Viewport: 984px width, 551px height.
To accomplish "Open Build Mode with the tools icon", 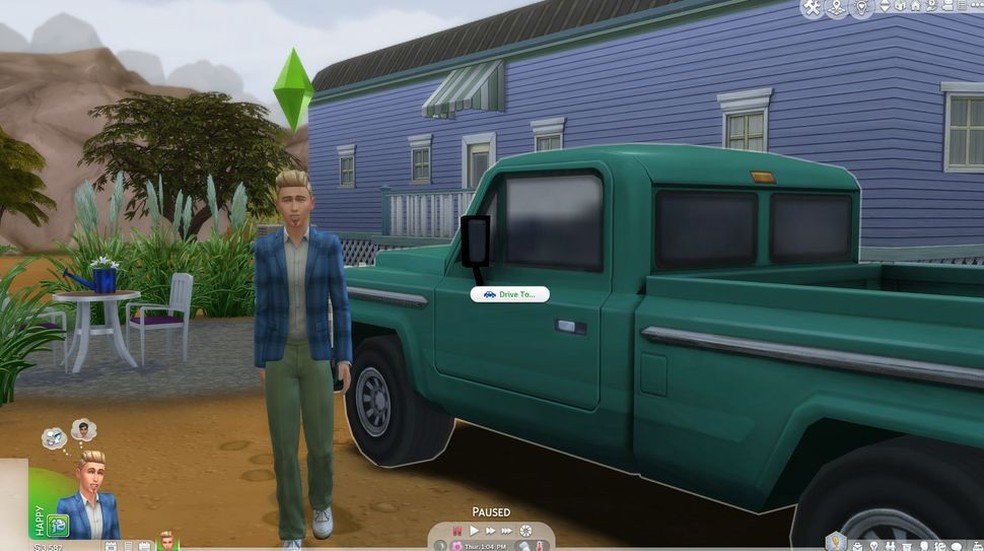I will pyautogui.click(x=810, y=8).
